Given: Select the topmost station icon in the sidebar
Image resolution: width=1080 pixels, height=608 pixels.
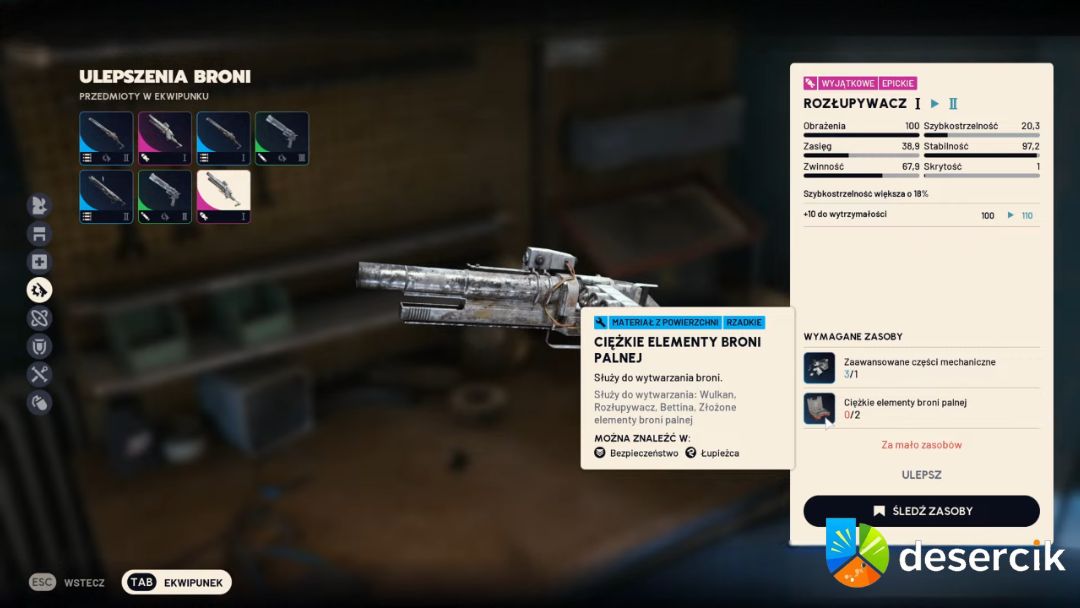Looking at the screenshot, I should (40, 206).
